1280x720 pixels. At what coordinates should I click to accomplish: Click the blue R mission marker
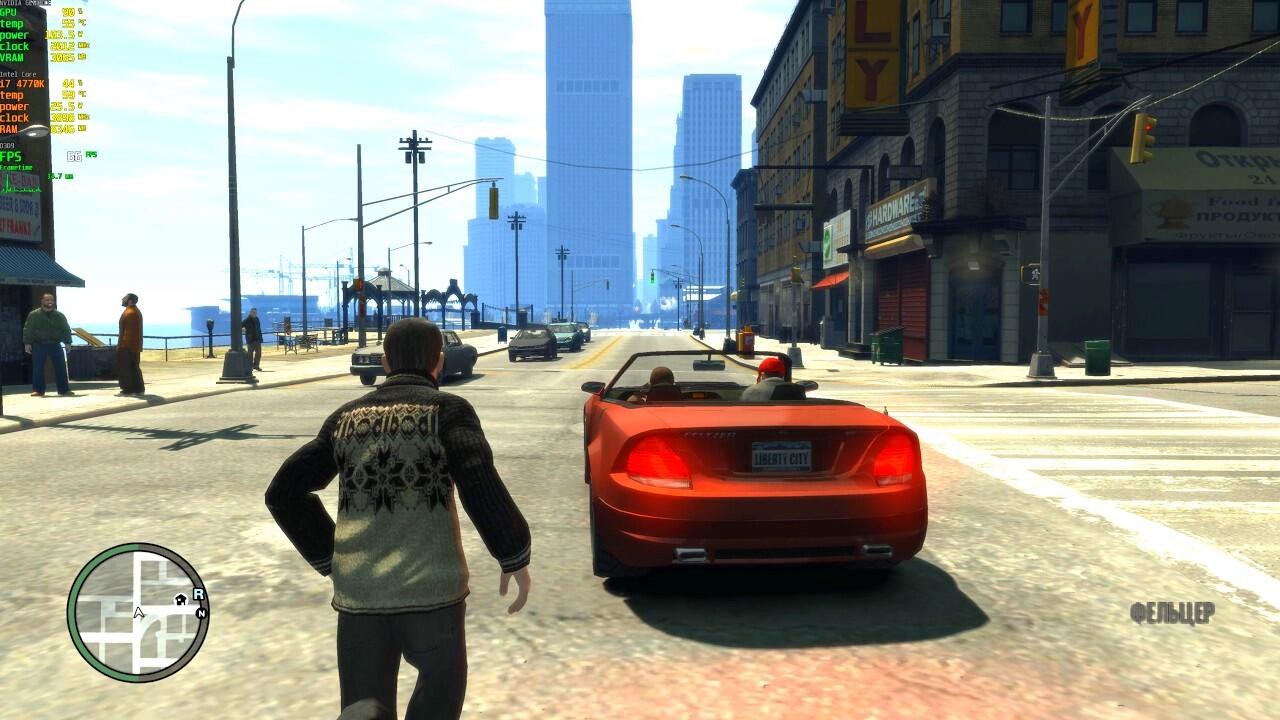[x=198, y=594]
